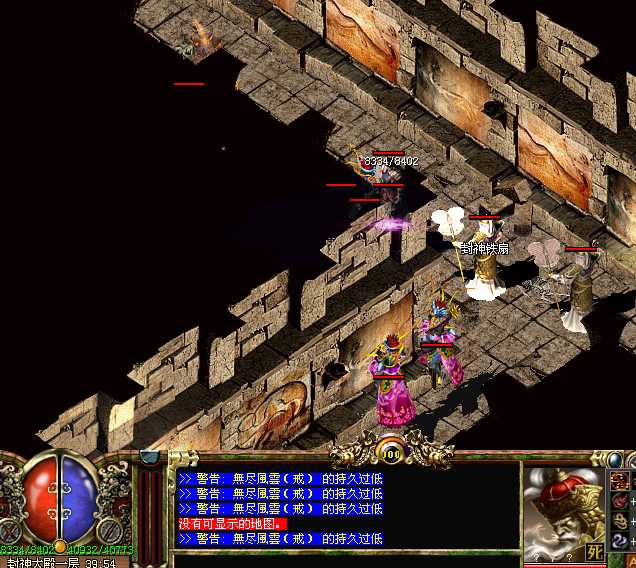
Task: Activate the golden swirl skill icon
Action: (620, 520)
